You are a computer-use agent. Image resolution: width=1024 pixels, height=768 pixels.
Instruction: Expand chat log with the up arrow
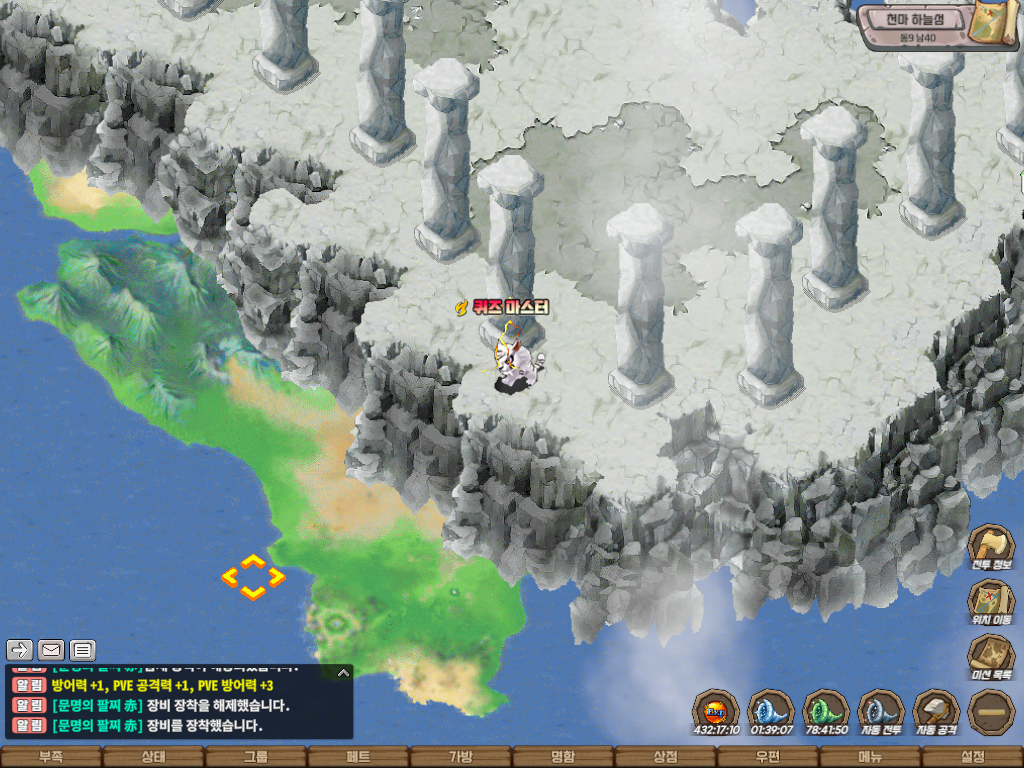pos(342,672)
